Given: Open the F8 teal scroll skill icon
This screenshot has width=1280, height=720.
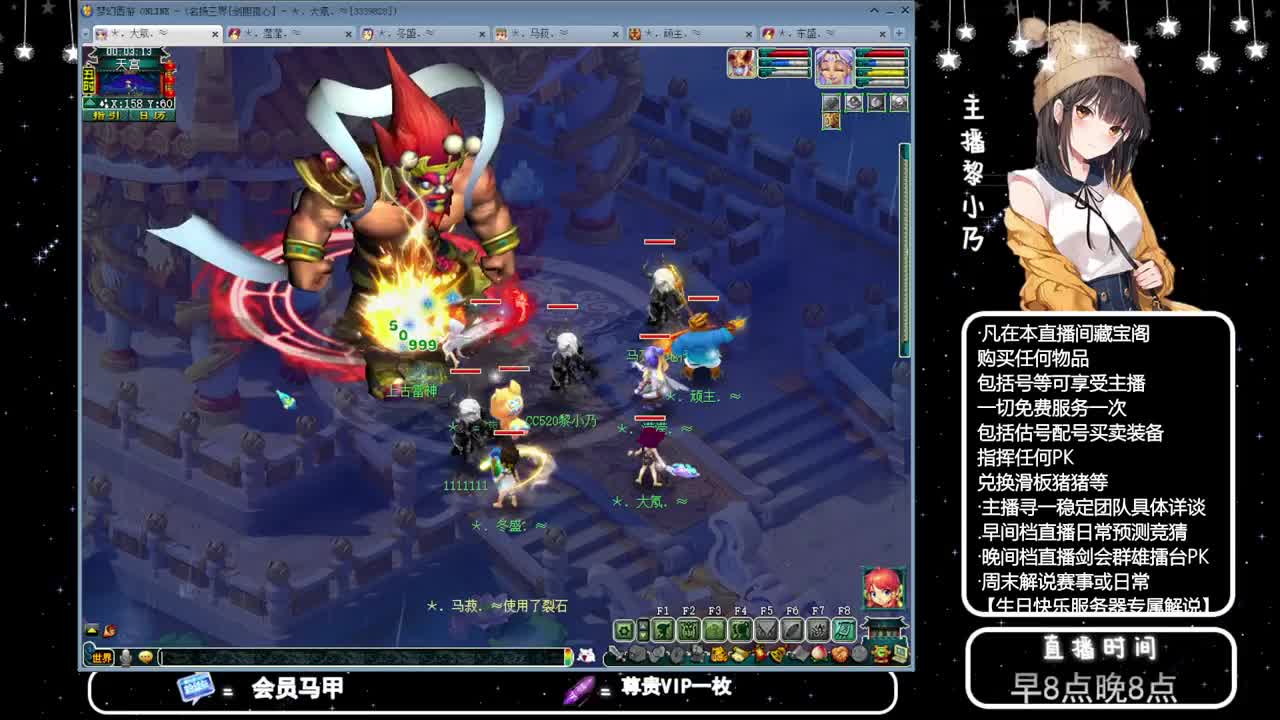Looking at the screenshot, I should coord(843,629).
